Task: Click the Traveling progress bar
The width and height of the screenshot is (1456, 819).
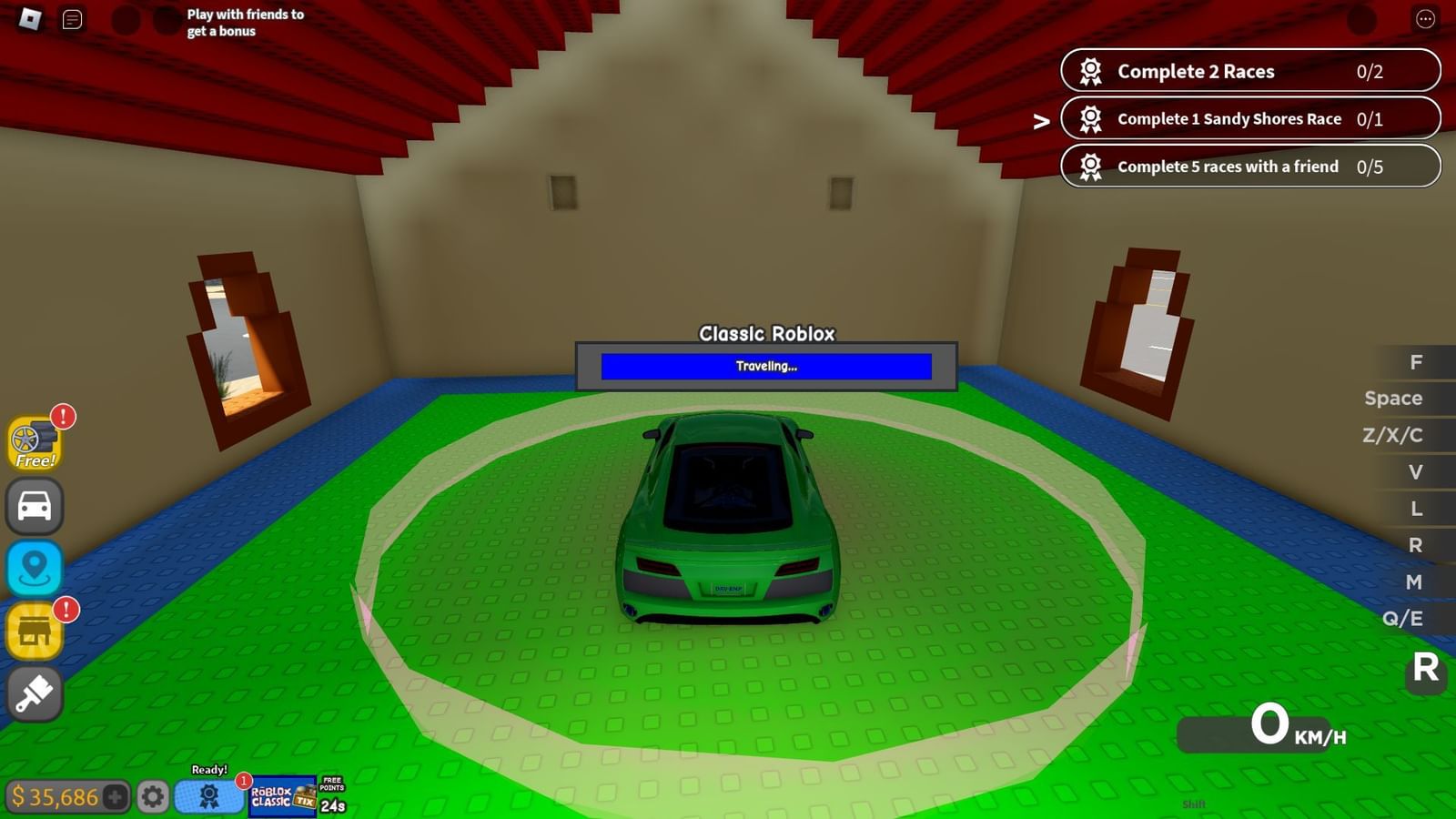Action: [x=765, y=366]
